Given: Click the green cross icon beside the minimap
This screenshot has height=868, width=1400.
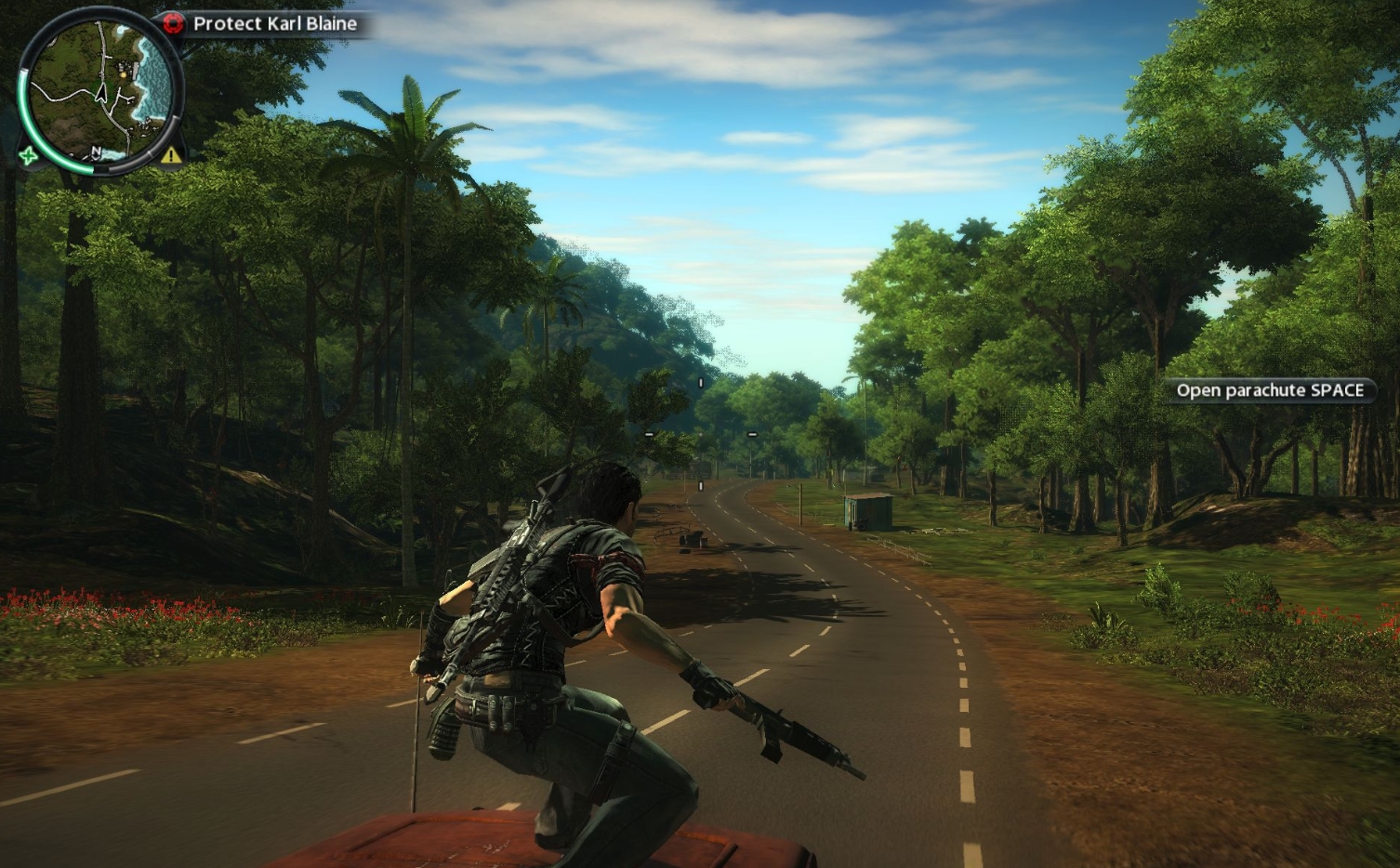Looking at the screenshot, I should 29,156.
